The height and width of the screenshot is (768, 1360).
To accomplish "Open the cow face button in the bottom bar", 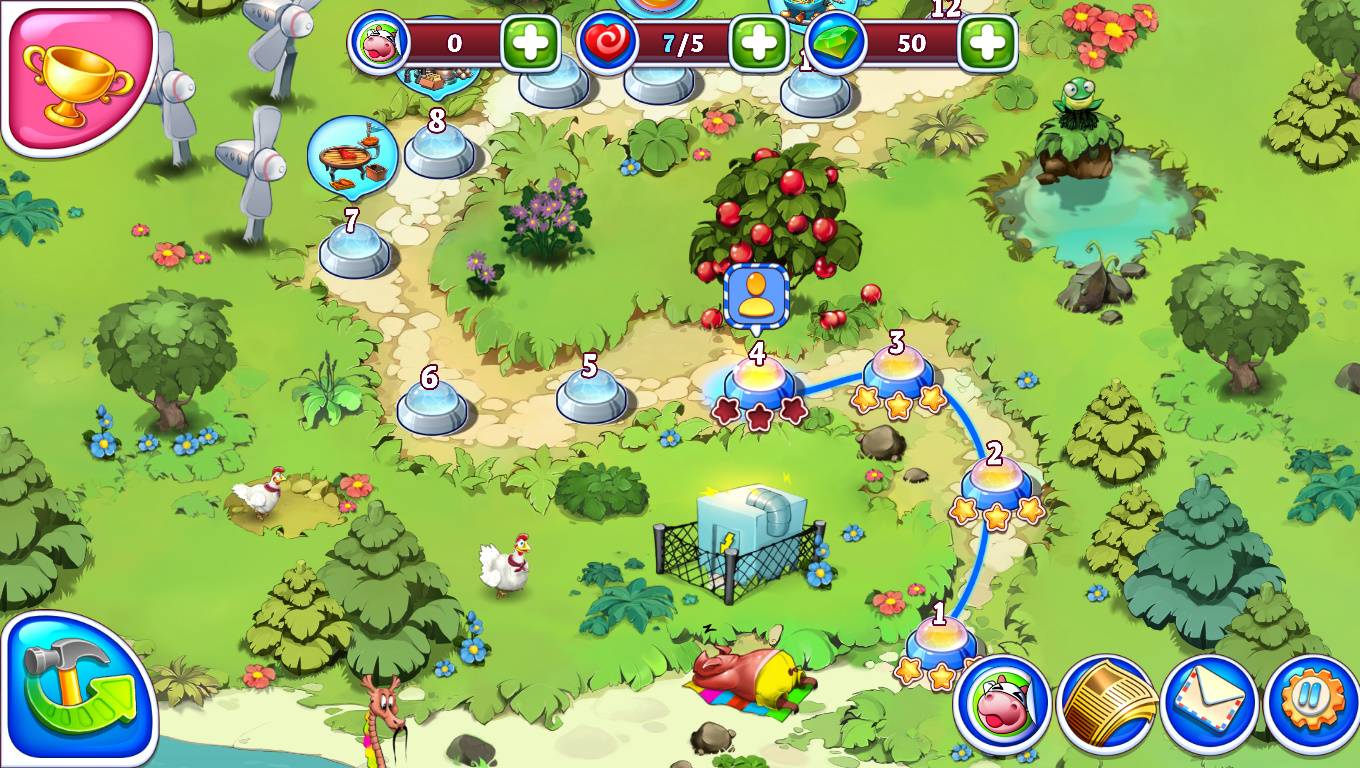I will [x=1002, y=704].
